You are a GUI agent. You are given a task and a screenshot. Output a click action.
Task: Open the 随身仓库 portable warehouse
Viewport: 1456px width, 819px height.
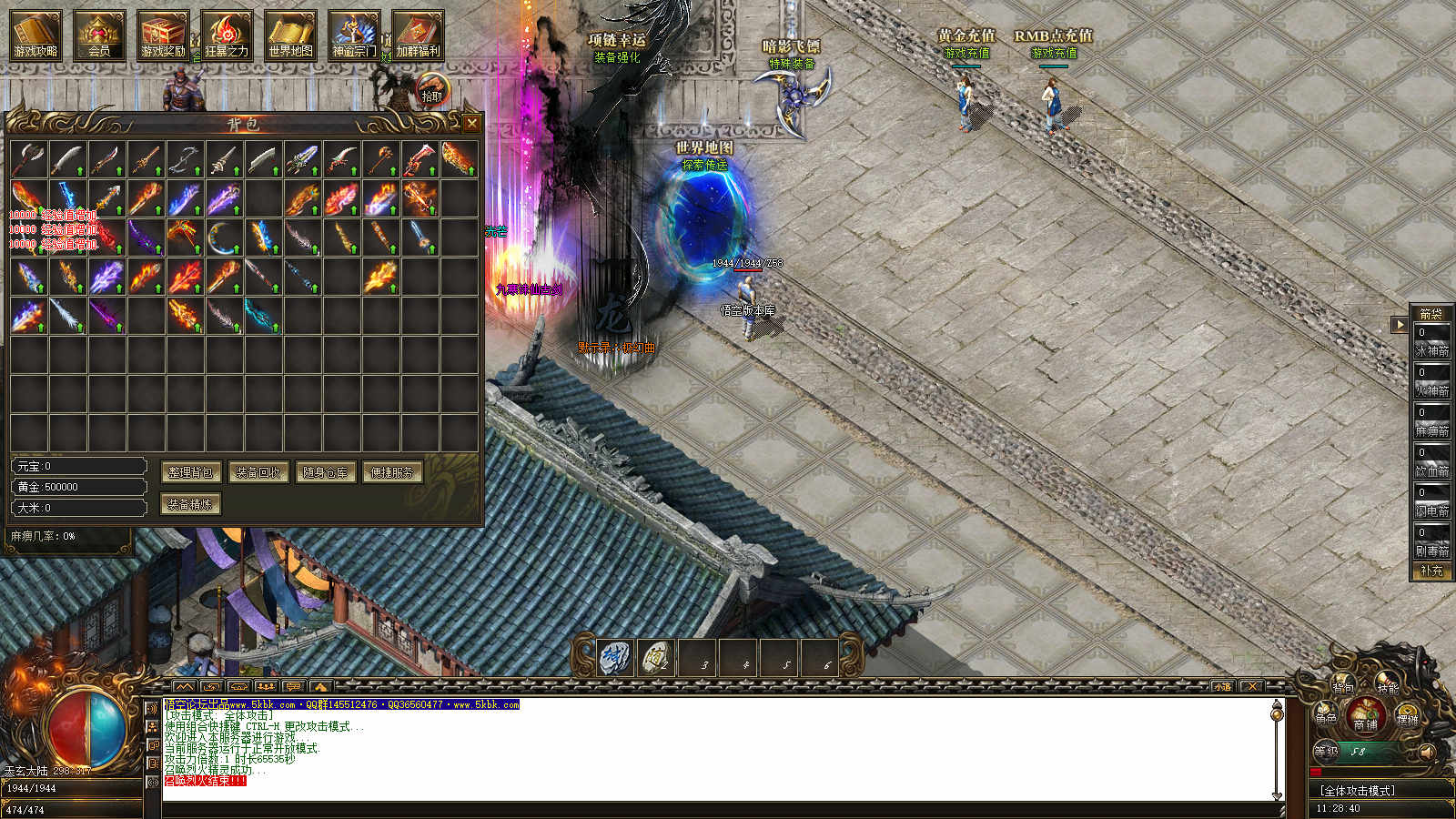pyautogui.click(x=325, y=472)
